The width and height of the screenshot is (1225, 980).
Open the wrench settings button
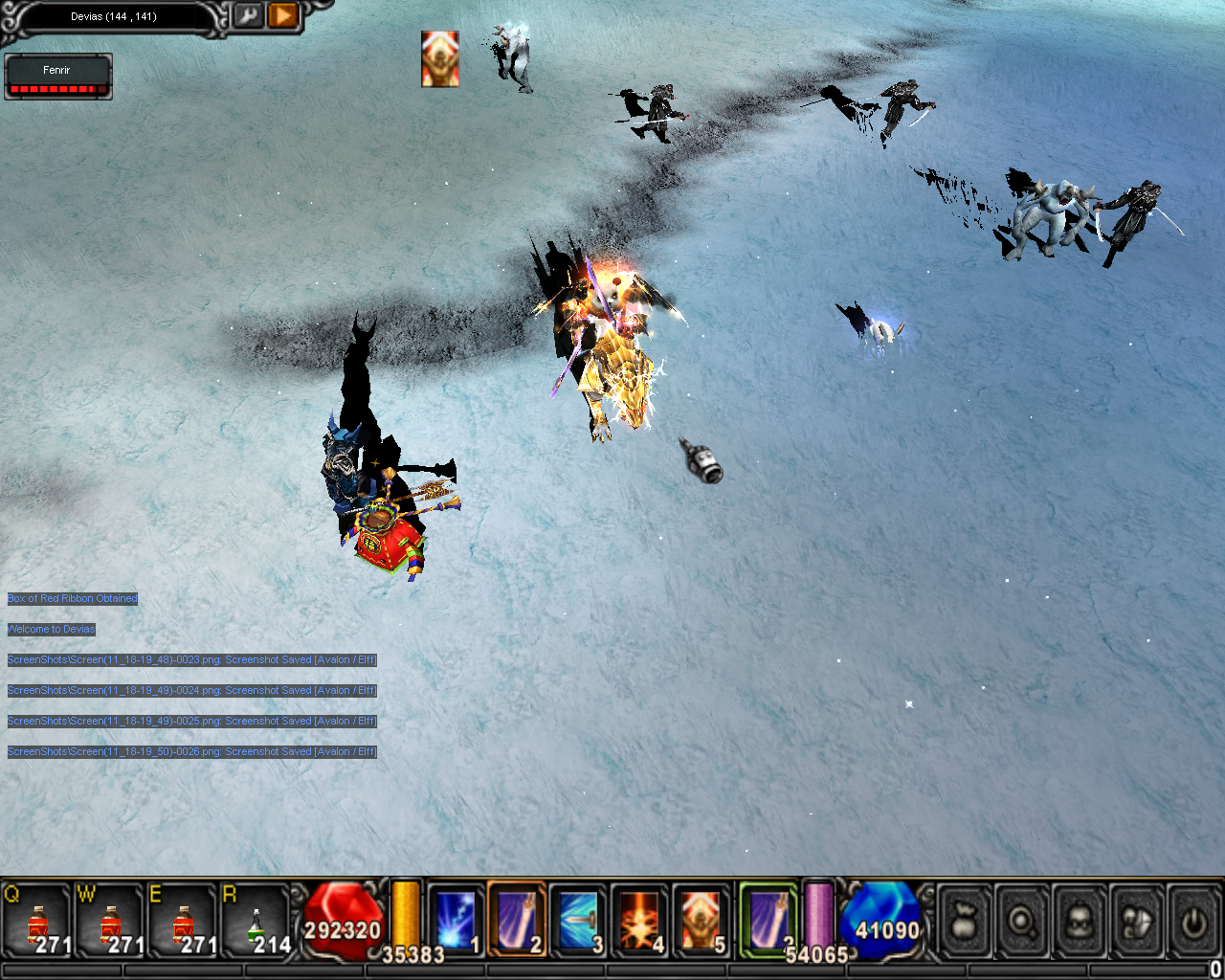(x=248, y=16)
